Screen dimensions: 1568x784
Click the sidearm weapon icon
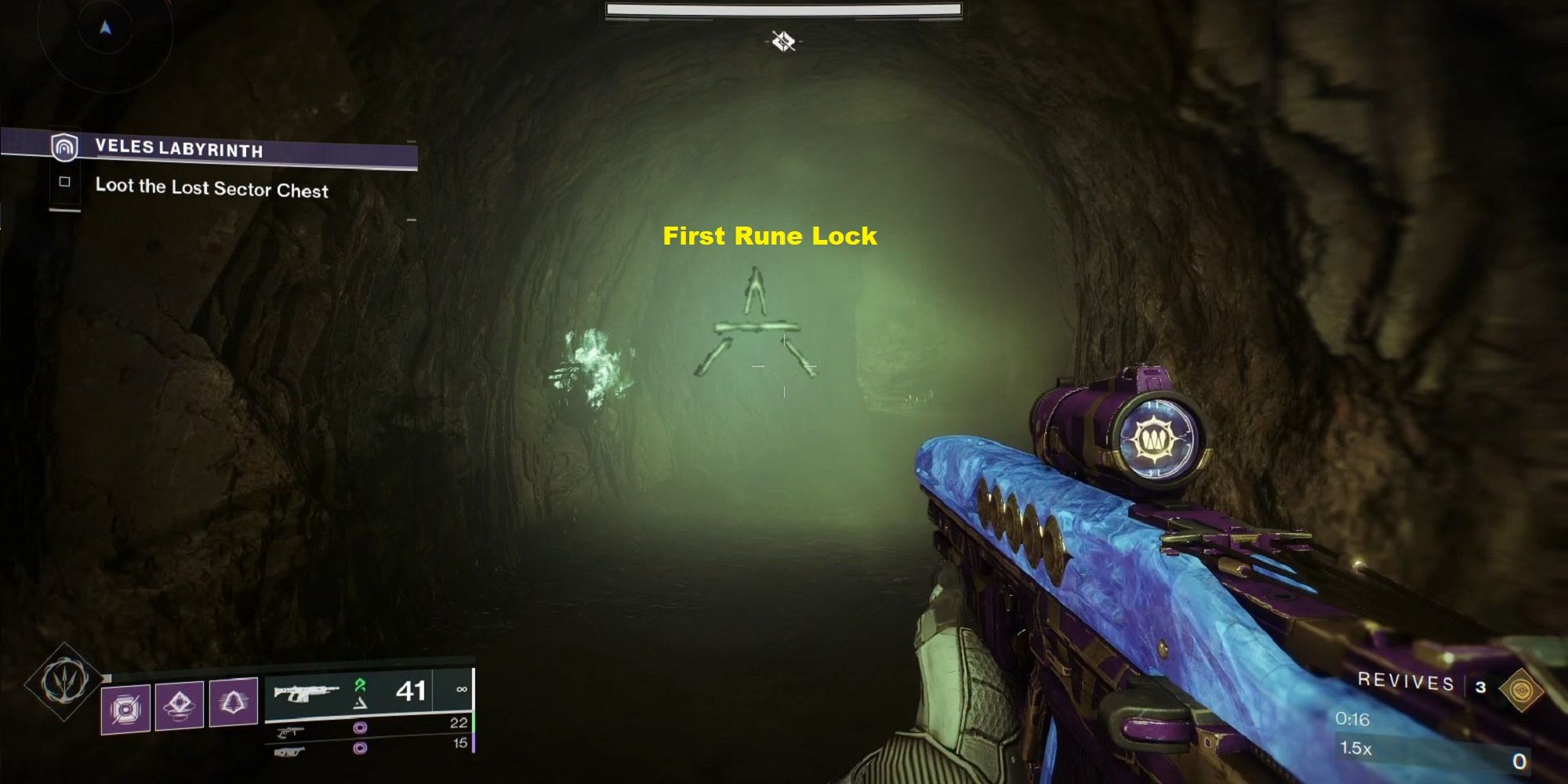(290, 731)
